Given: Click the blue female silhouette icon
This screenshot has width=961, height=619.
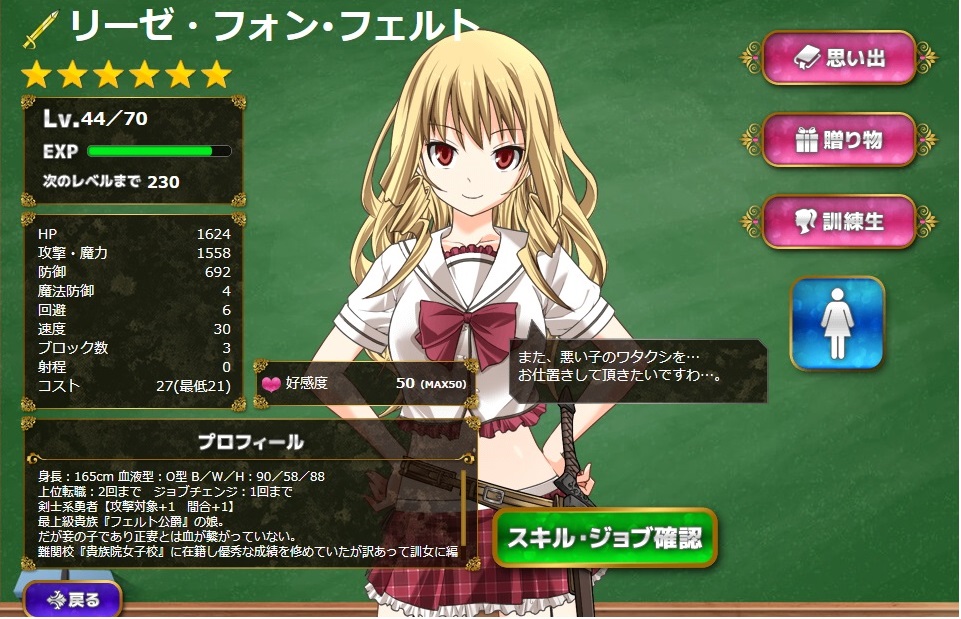Looking at the screenshot, I should tap(837, 323).
